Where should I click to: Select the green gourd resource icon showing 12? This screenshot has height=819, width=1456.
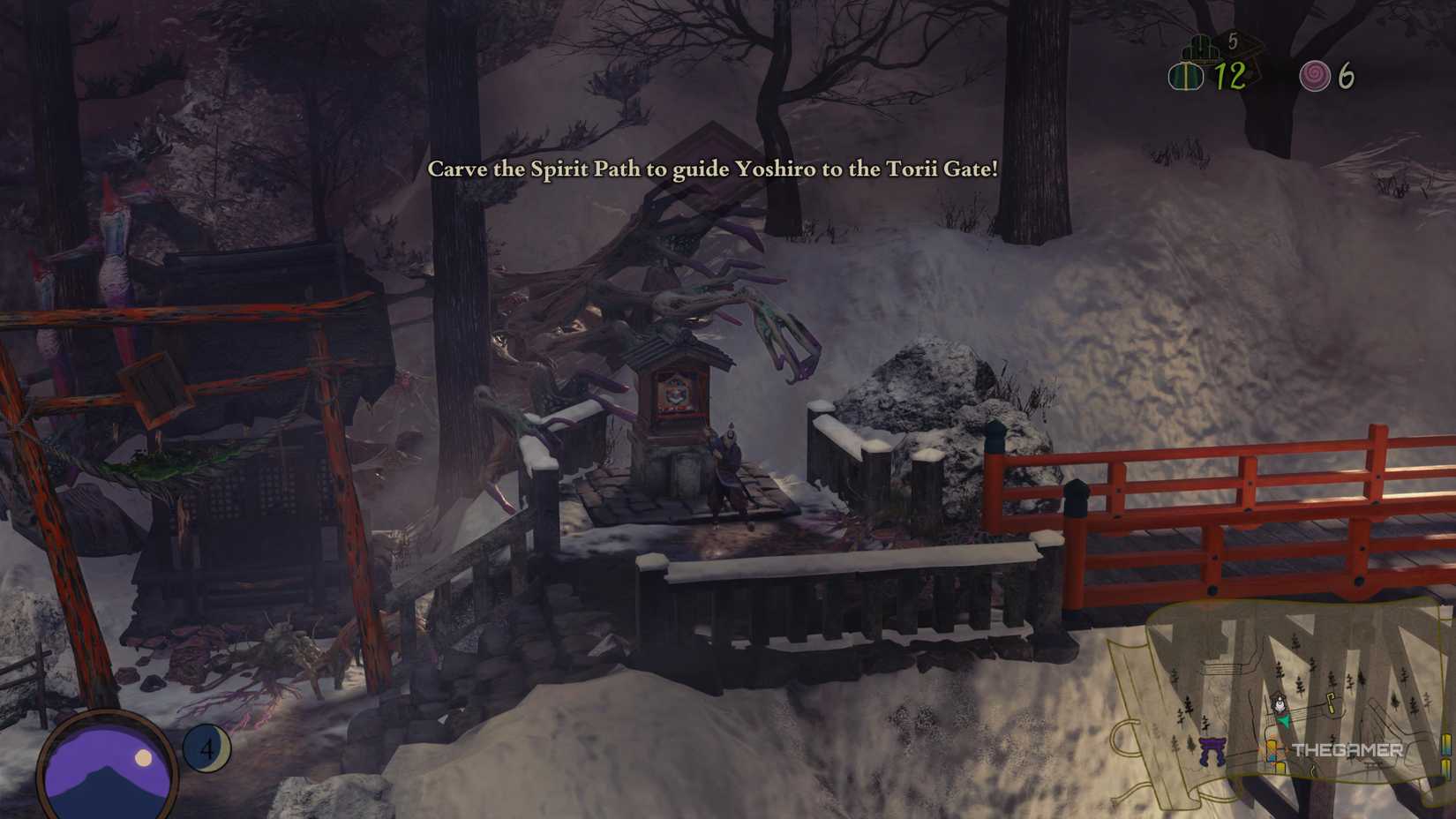(1187, 75)
